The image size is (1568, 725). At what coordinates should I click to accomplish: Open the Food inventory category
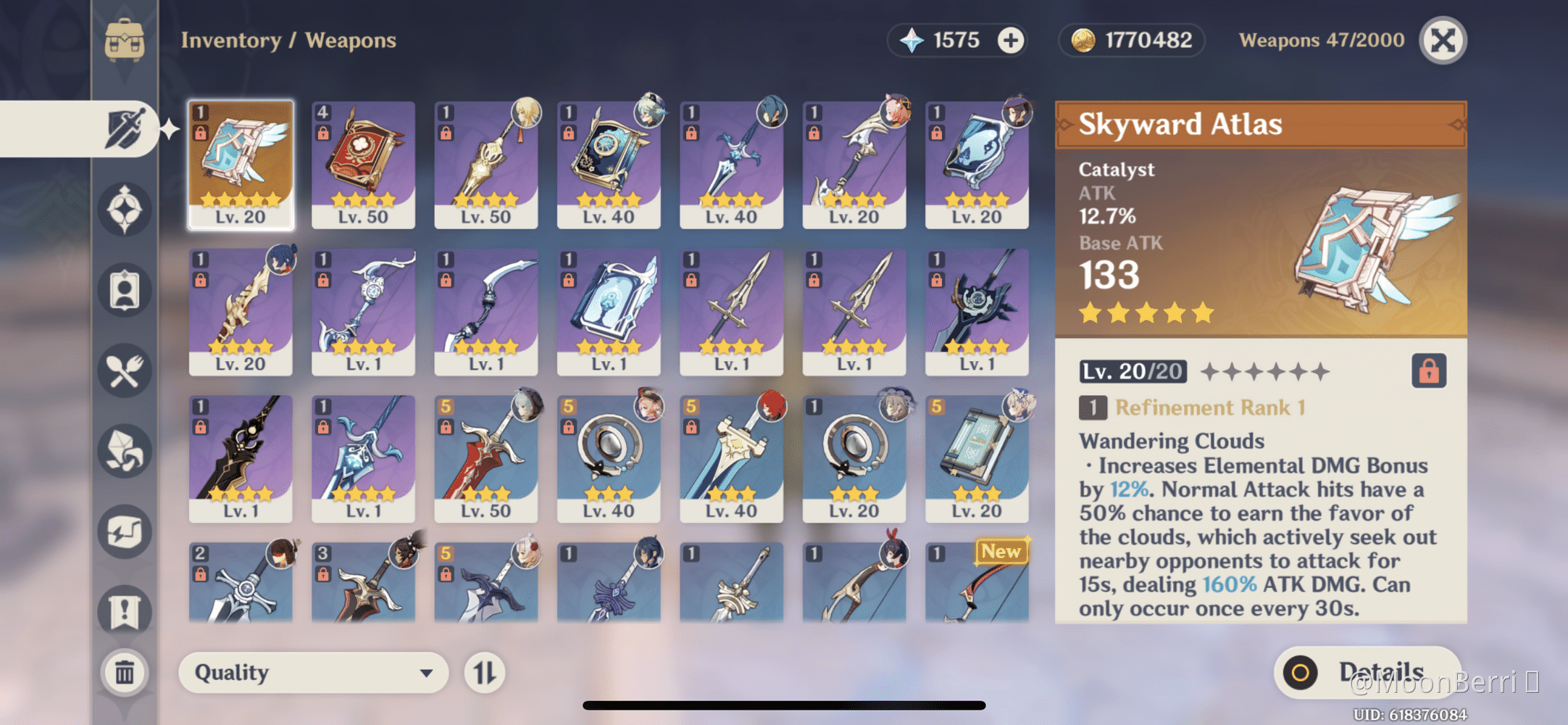(x=123, y=371)
